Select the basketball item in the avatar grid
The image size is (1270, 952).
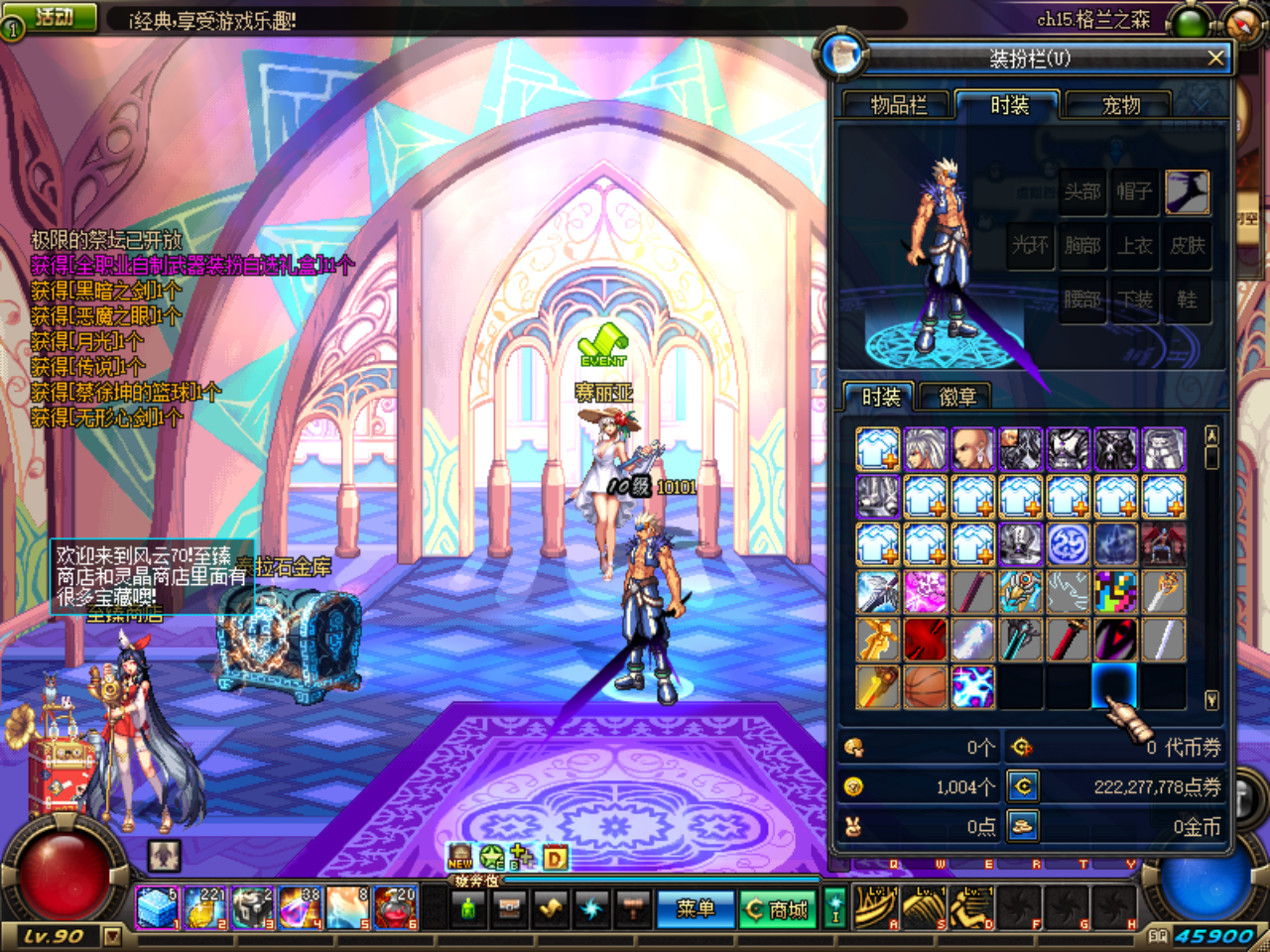pyautogui.click(x=925, y=685)
